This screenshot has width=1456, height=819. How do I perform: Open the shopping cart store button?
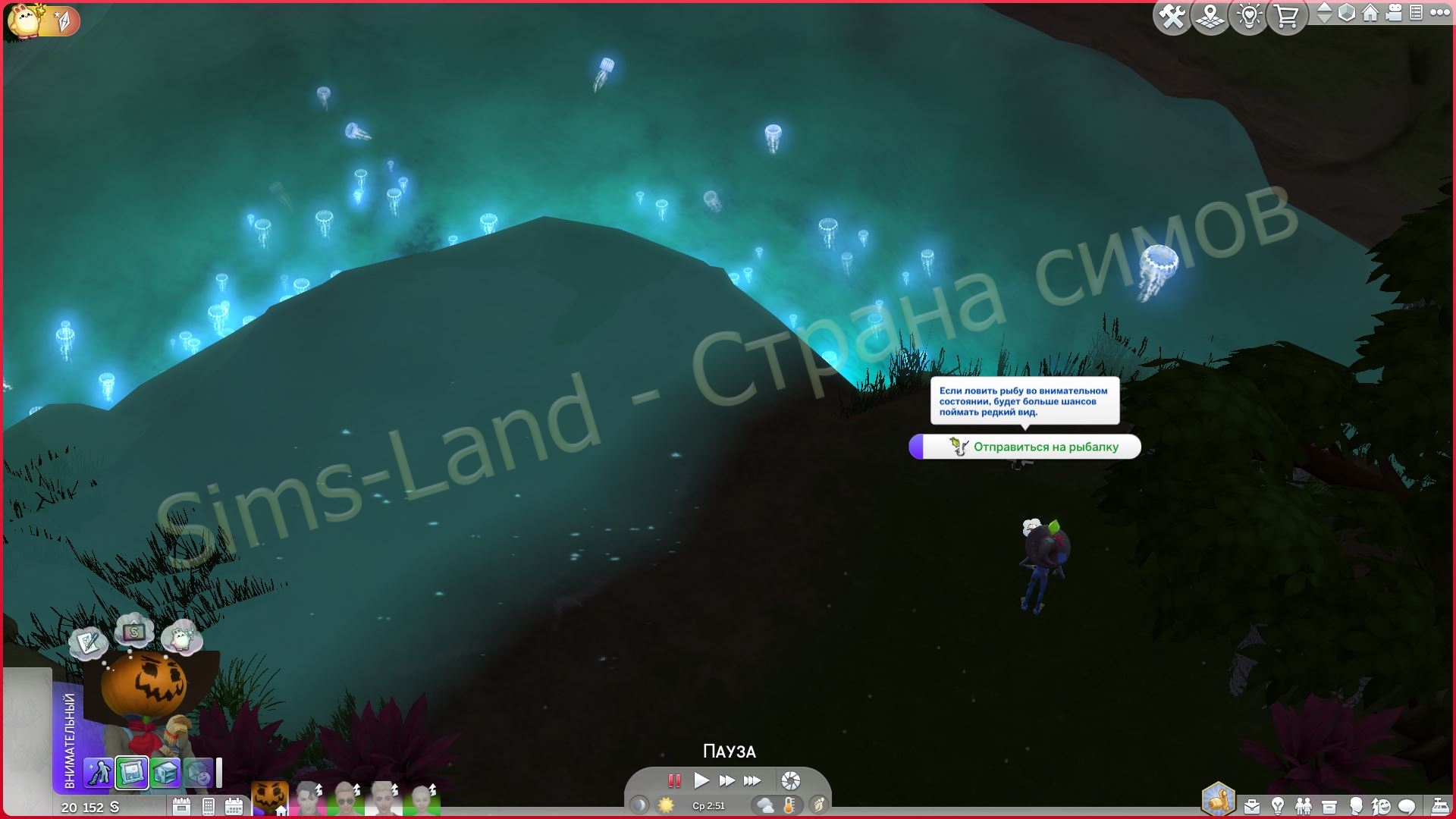[x=1287, y=16]
